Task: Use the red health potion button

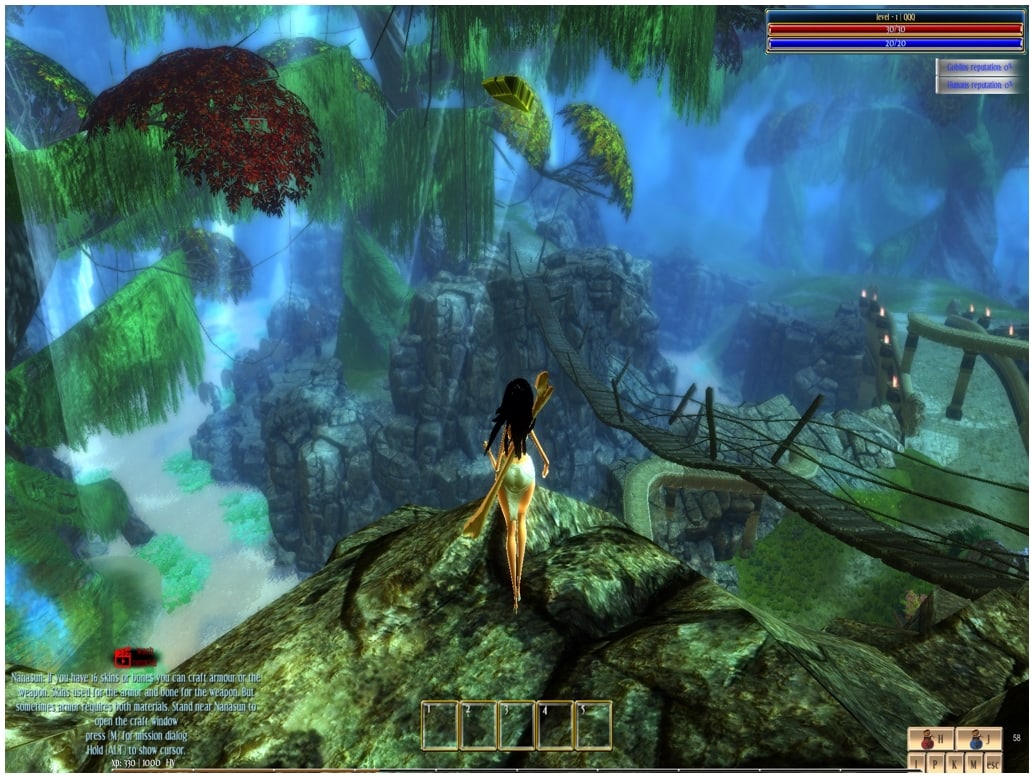Action: pyautogui.click(x=931, y=740)
